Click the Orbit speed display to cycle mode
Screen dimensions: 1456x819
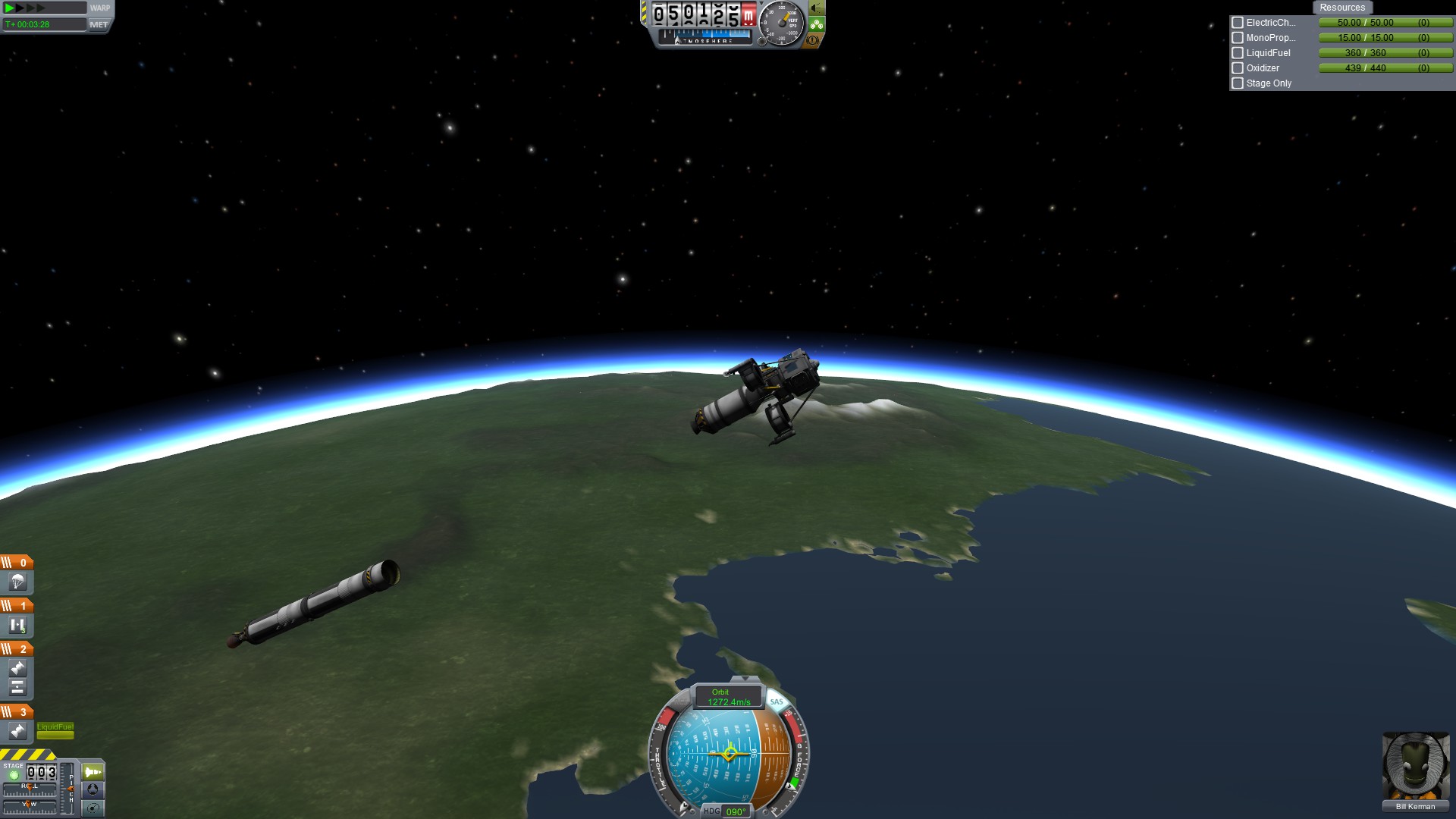click(728, 697)
